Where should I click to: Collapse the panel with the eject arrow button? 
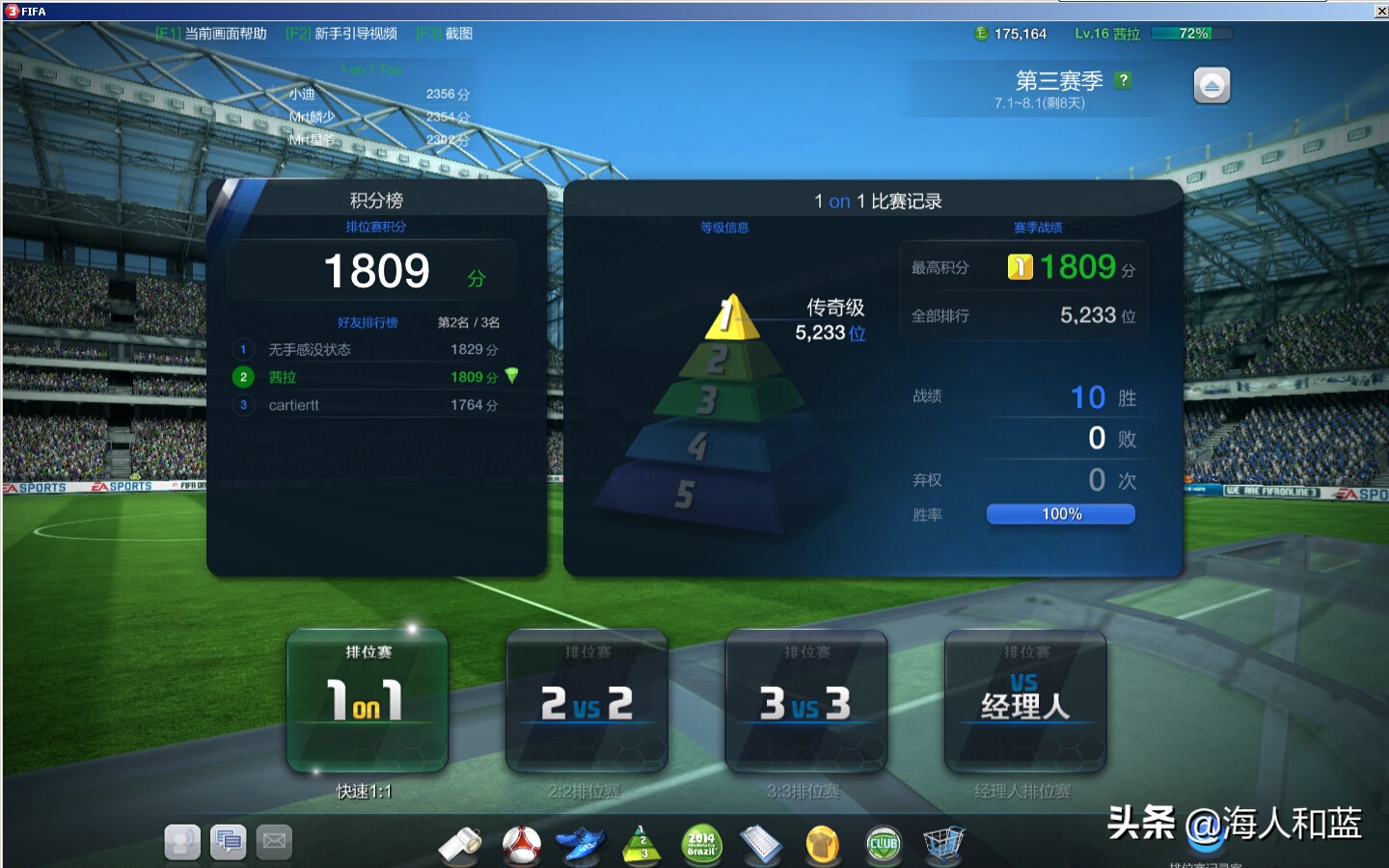coord(1212,85)
